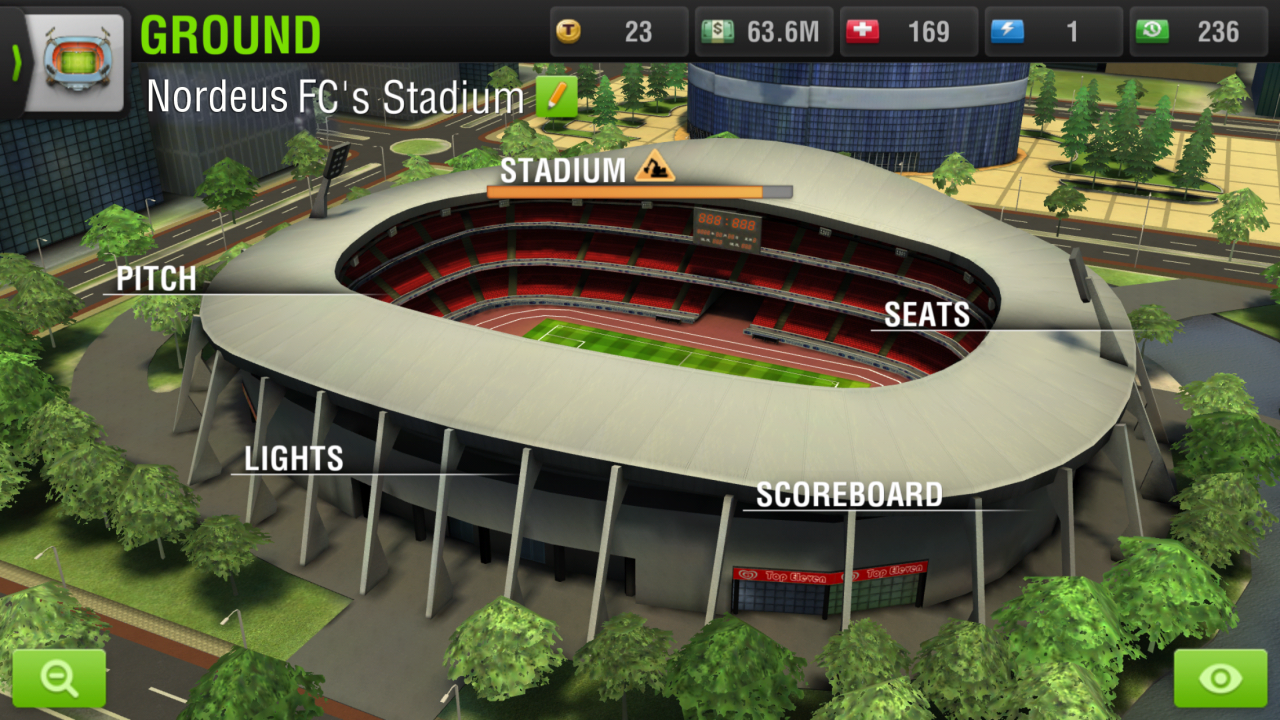Open the tokens counter showing 23
The image size is (1280, 720).
pyautogui.click(x=619, y=32)
